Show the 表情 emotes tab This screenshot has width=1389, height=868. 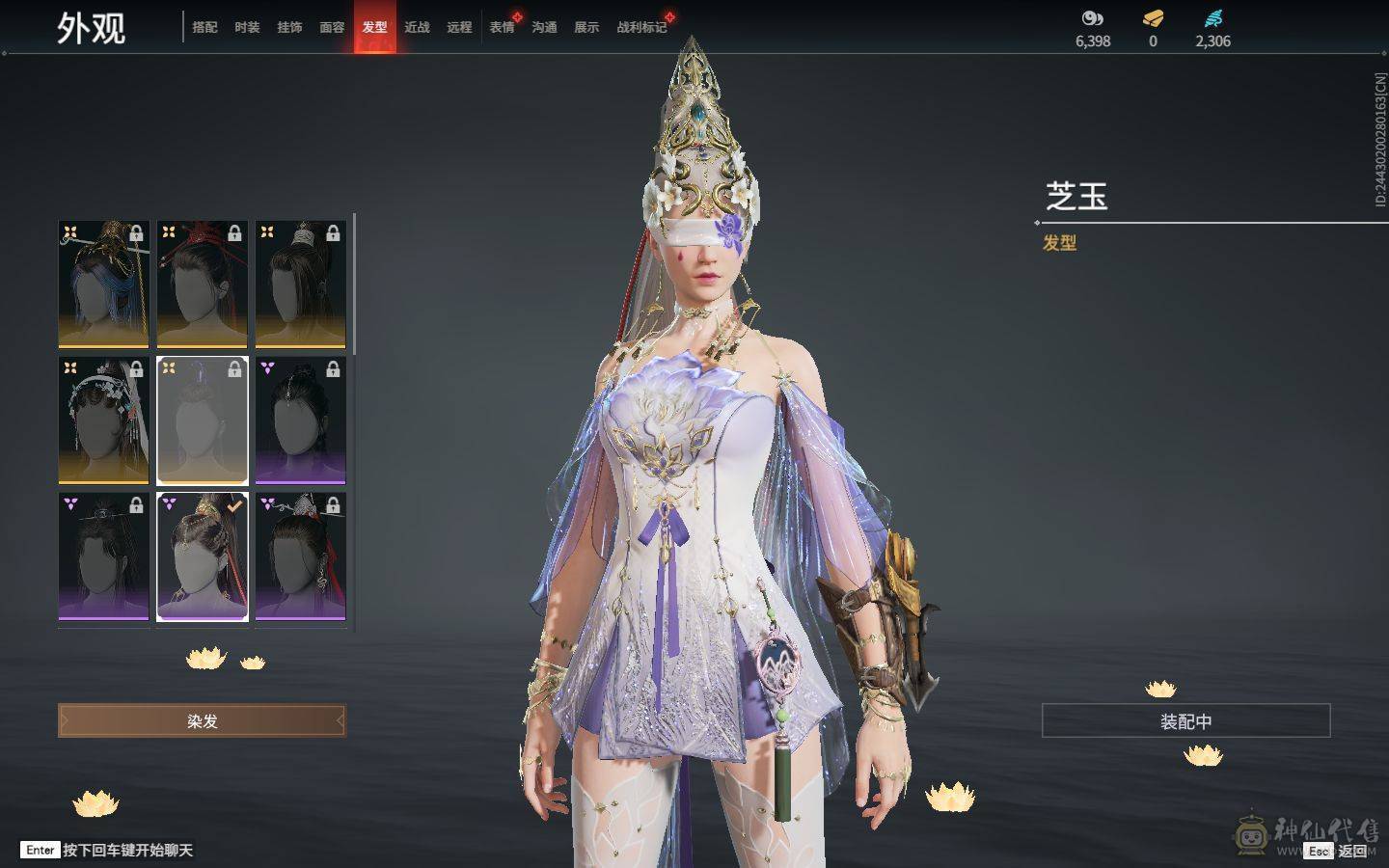(x=502, y=27)
